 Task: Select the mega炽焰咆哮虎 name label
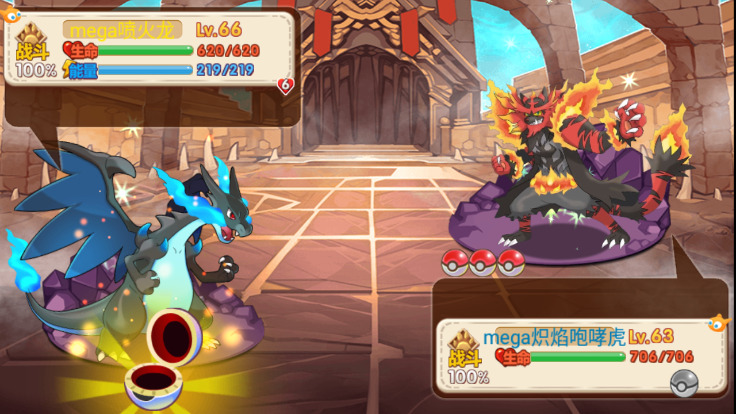click(546, 337)
